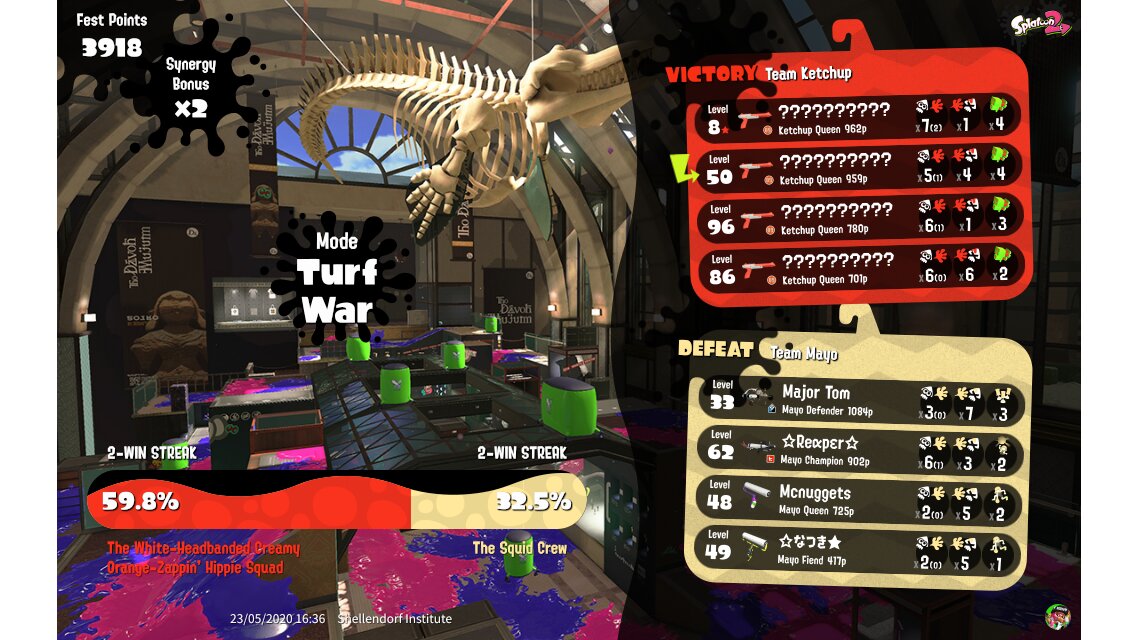Select Major Tom's player row

(x=861, y=401)
